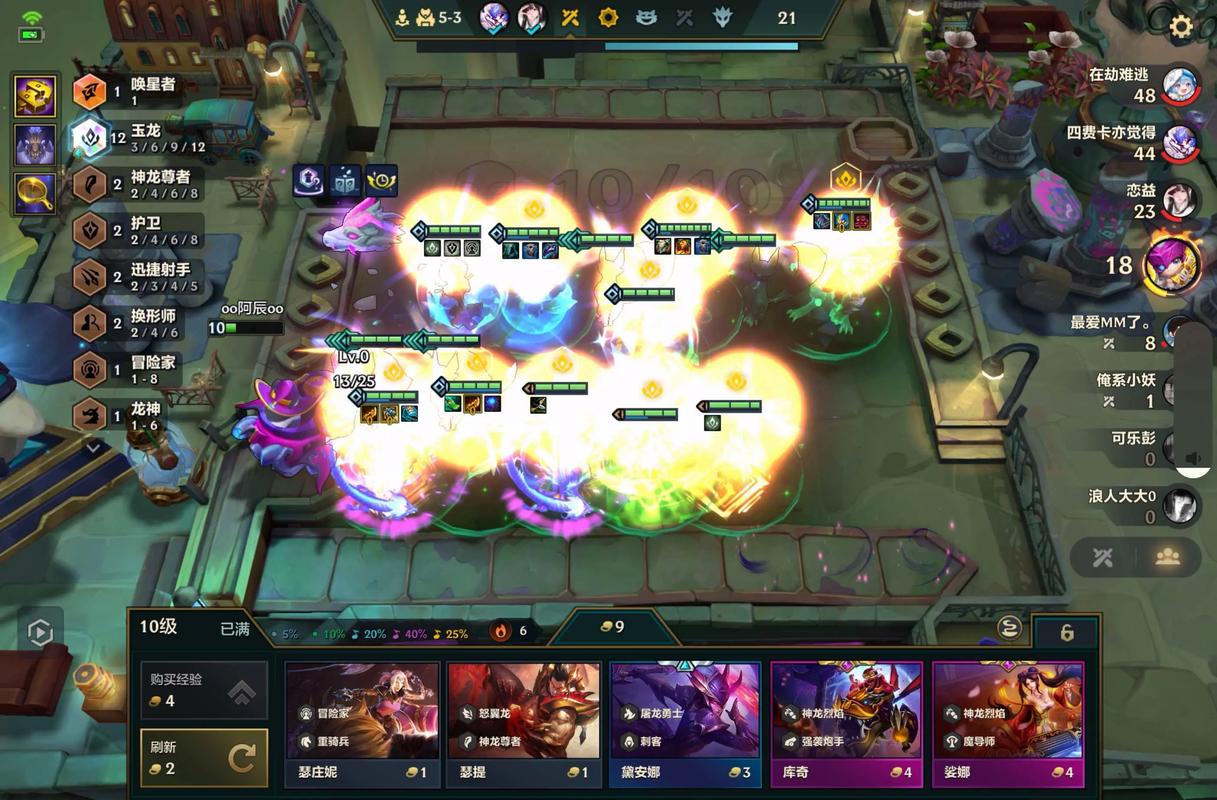
Task: Open the settings gear
Action: pos(1181,27)
